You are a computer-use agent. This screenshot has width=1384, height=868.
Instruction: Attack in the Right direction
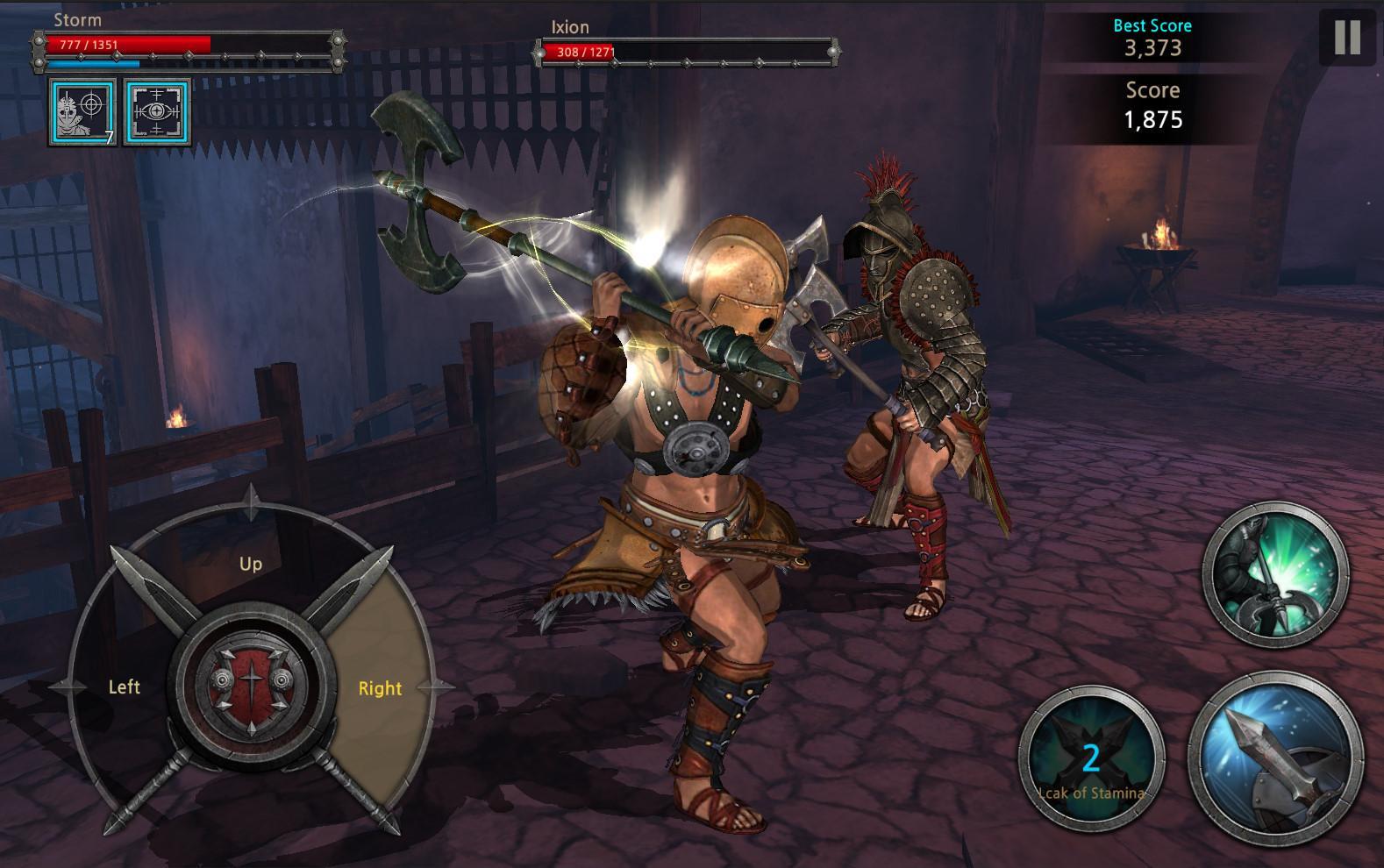pos(380,688)
